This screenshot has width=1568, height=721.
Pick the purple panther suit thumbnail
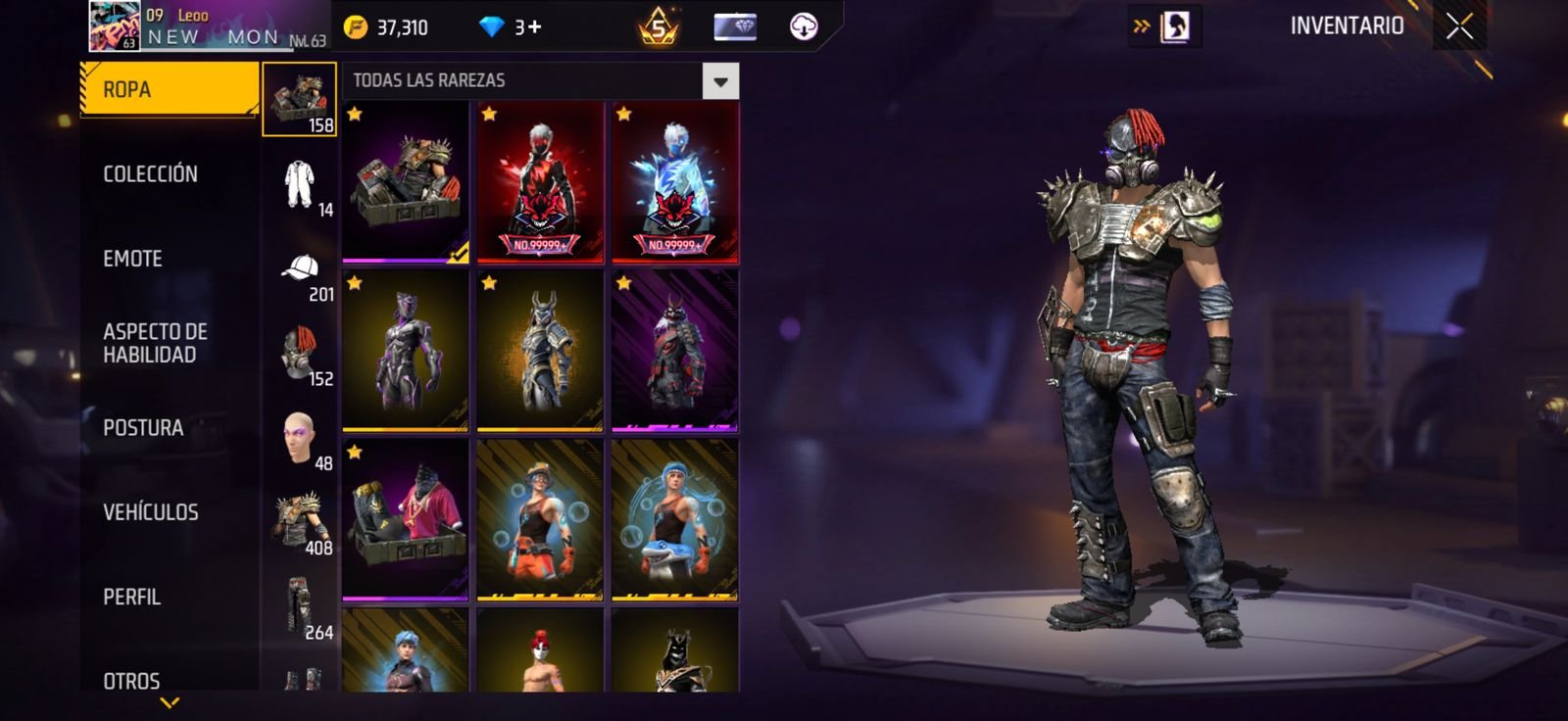click(405, 351)
